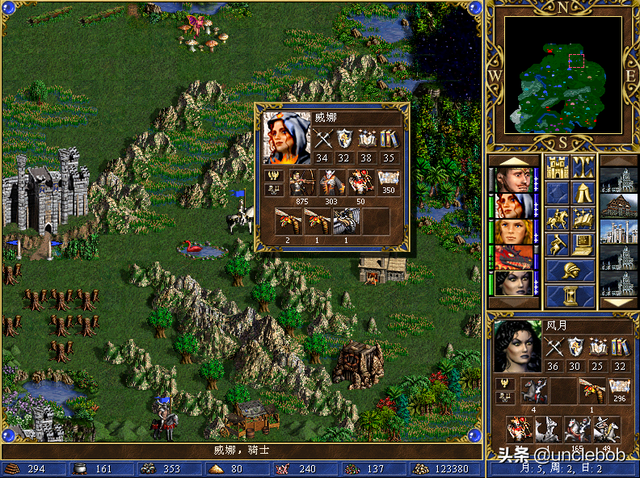This screenshot has height=478, width=640.
Task: Put the hero to sleep with tent button
Action: coord(582,193)
